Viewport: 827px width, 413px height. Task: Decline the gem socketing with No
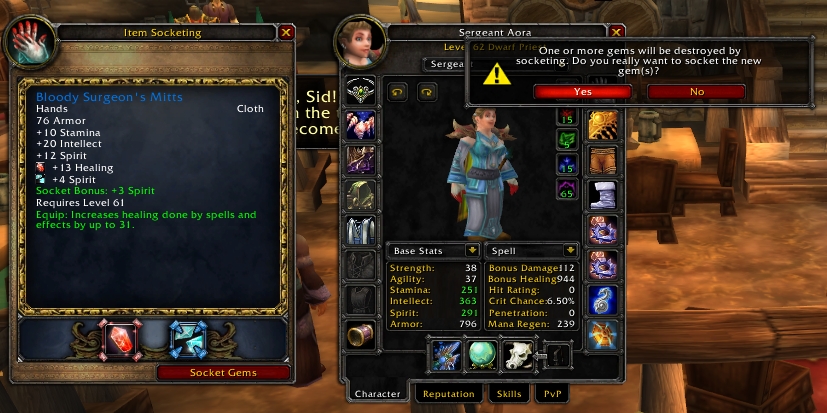tap(696, 91)
